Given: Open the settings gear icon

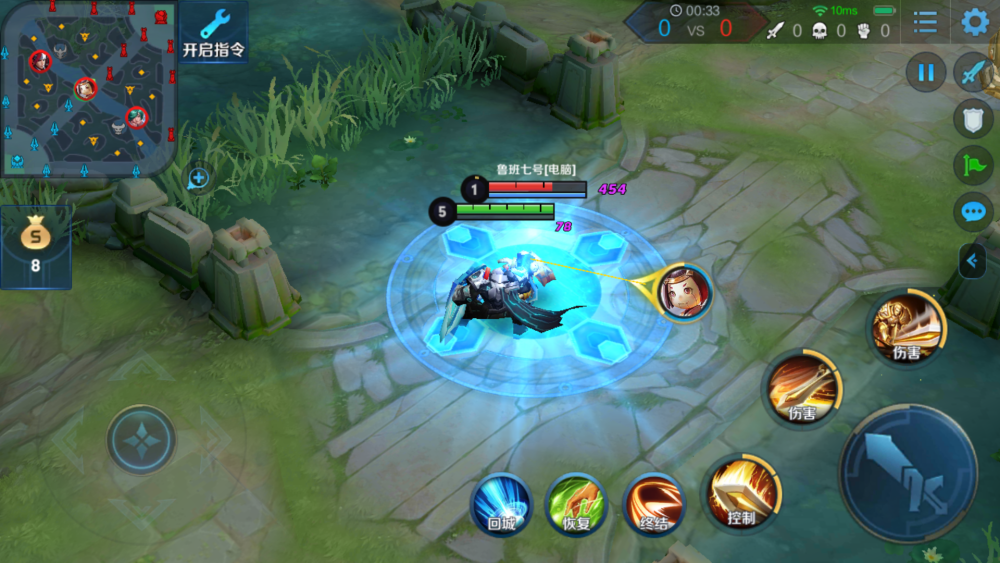Looking at the screenshot, I should [974, 22].
